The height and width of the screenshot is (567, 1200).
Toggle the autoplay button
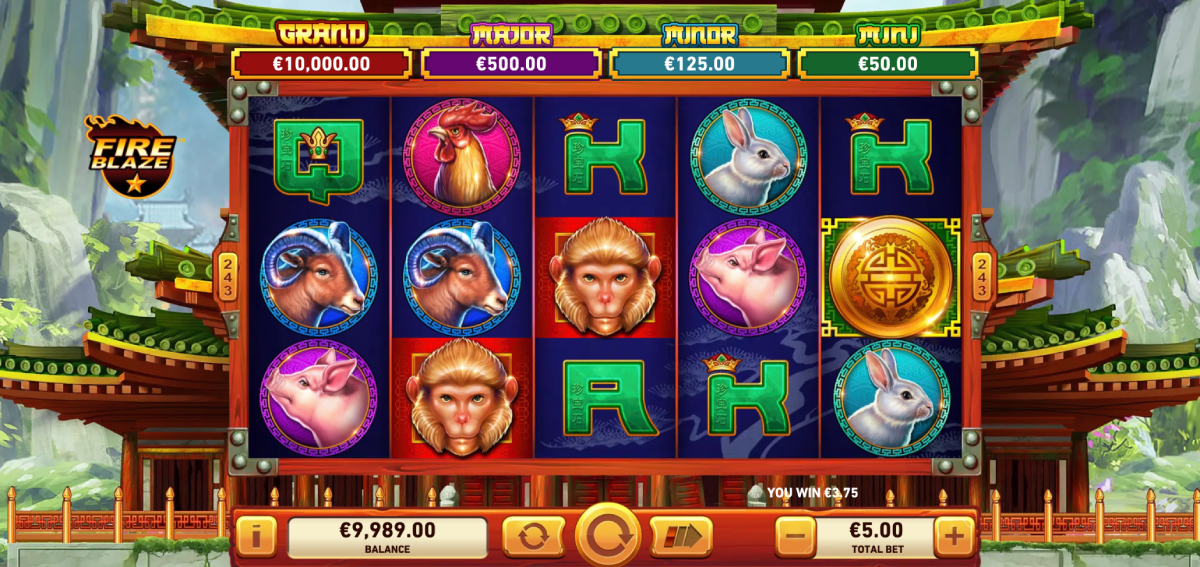(x=533, y=537)
